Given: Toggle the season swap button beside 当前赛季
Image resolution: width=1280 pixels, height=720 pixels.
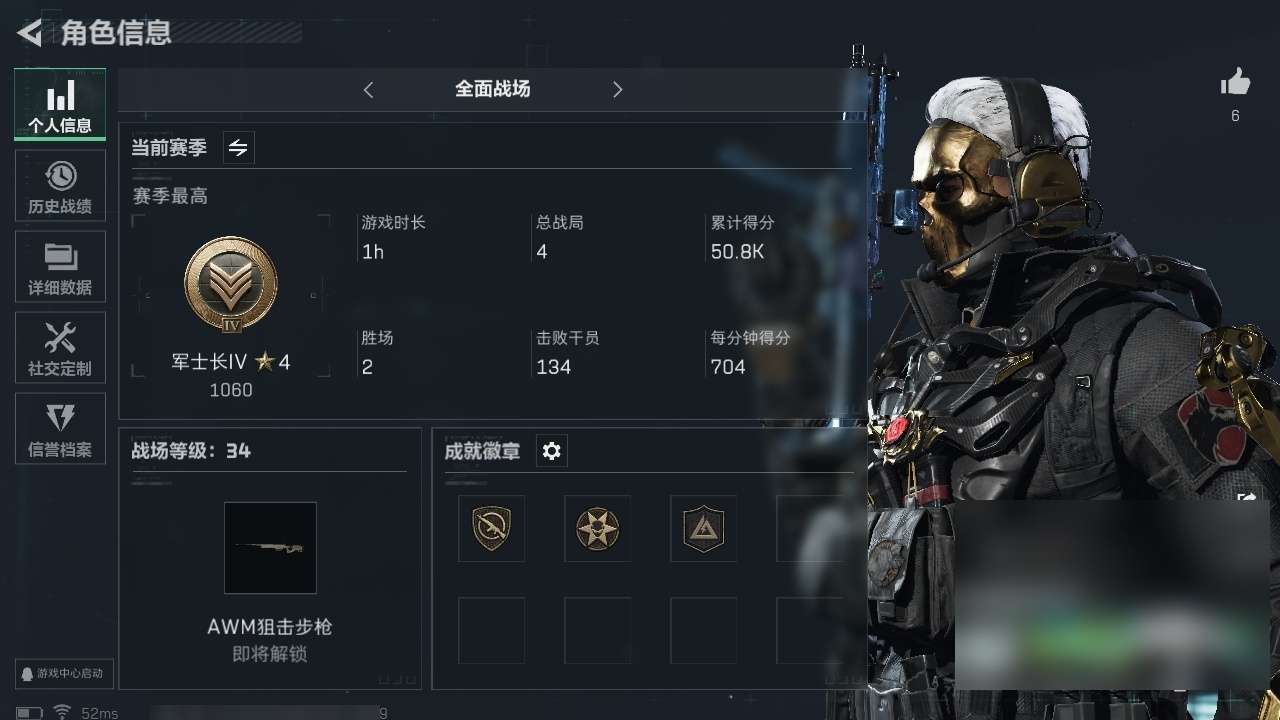Looking at the screenshot, I should tap(238, 148).
